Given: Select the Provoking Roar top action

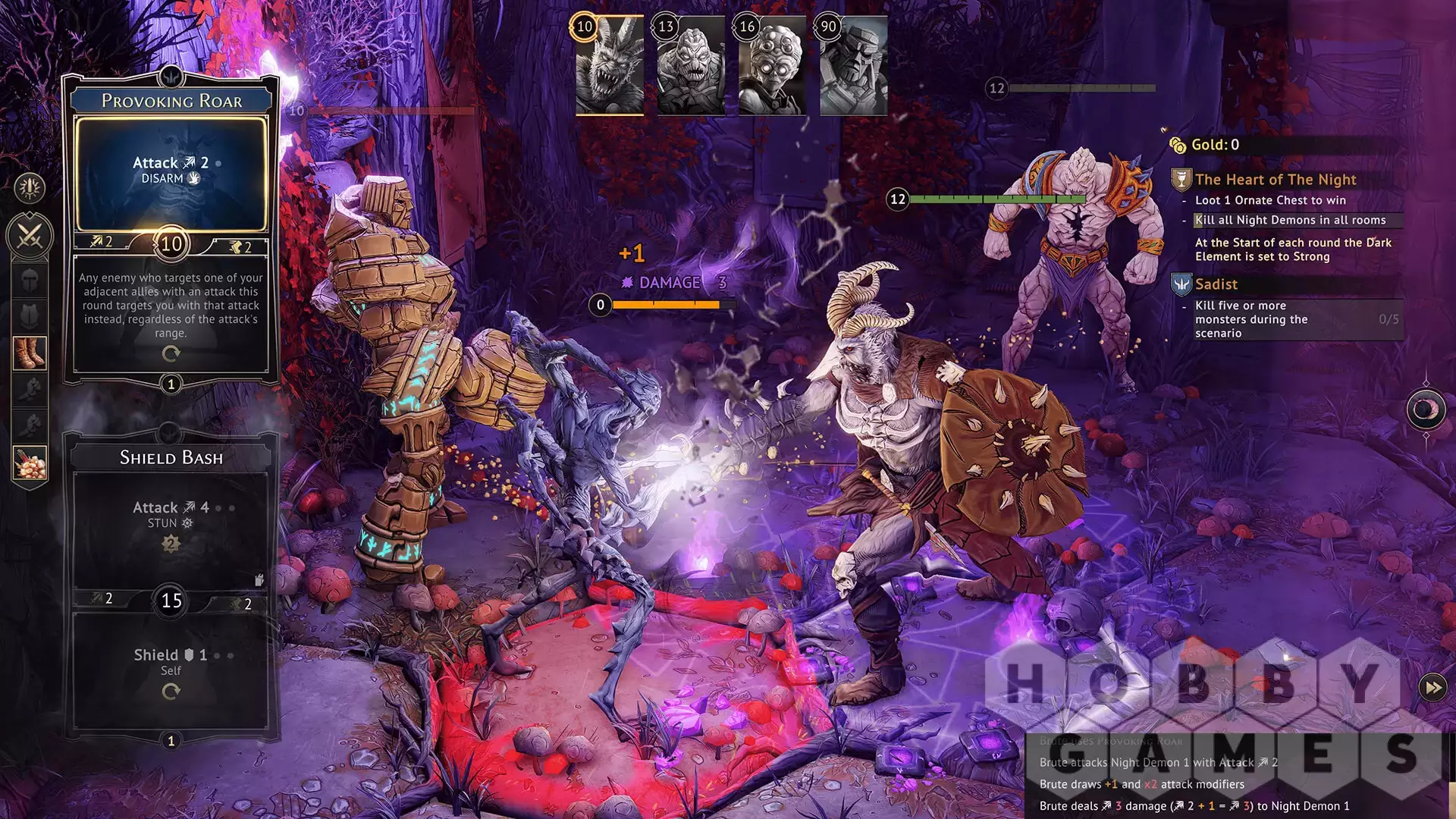Looking at the screenshot, I should [171, 171].
